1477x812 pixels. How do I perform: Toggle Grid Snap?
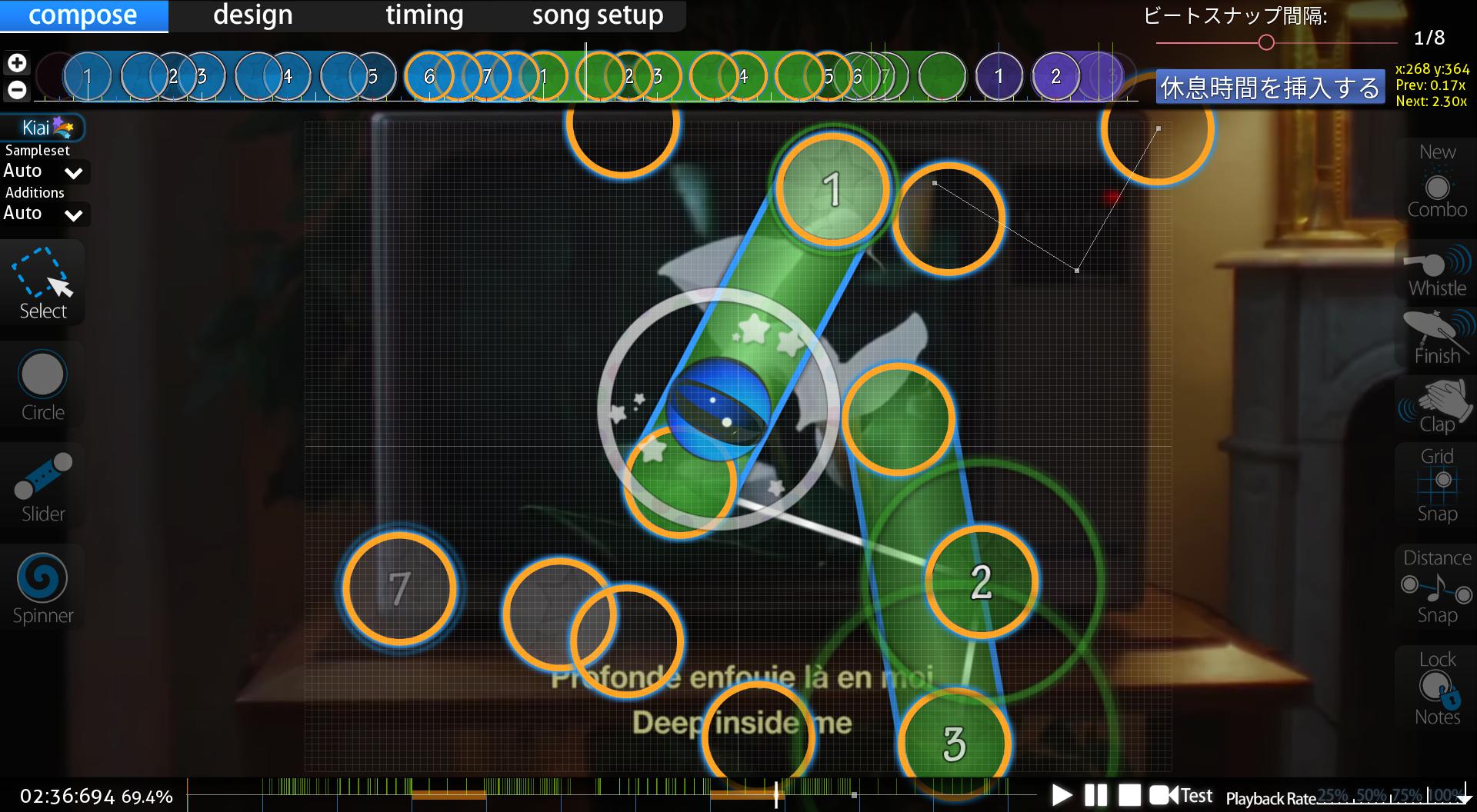point(1436,484)
